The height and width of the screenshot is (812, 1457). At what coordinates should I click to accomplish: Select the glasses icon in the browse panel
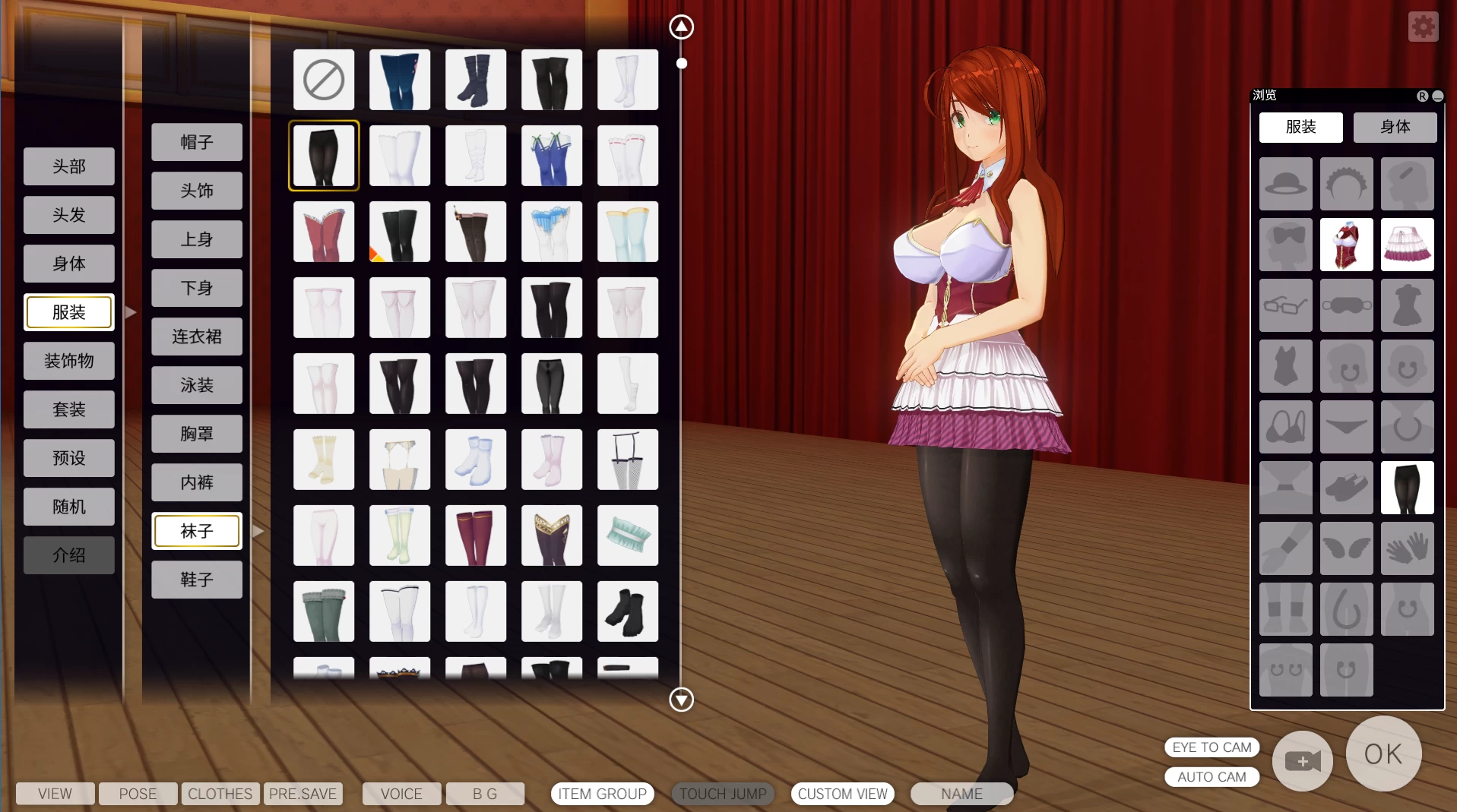[1285, 305]
